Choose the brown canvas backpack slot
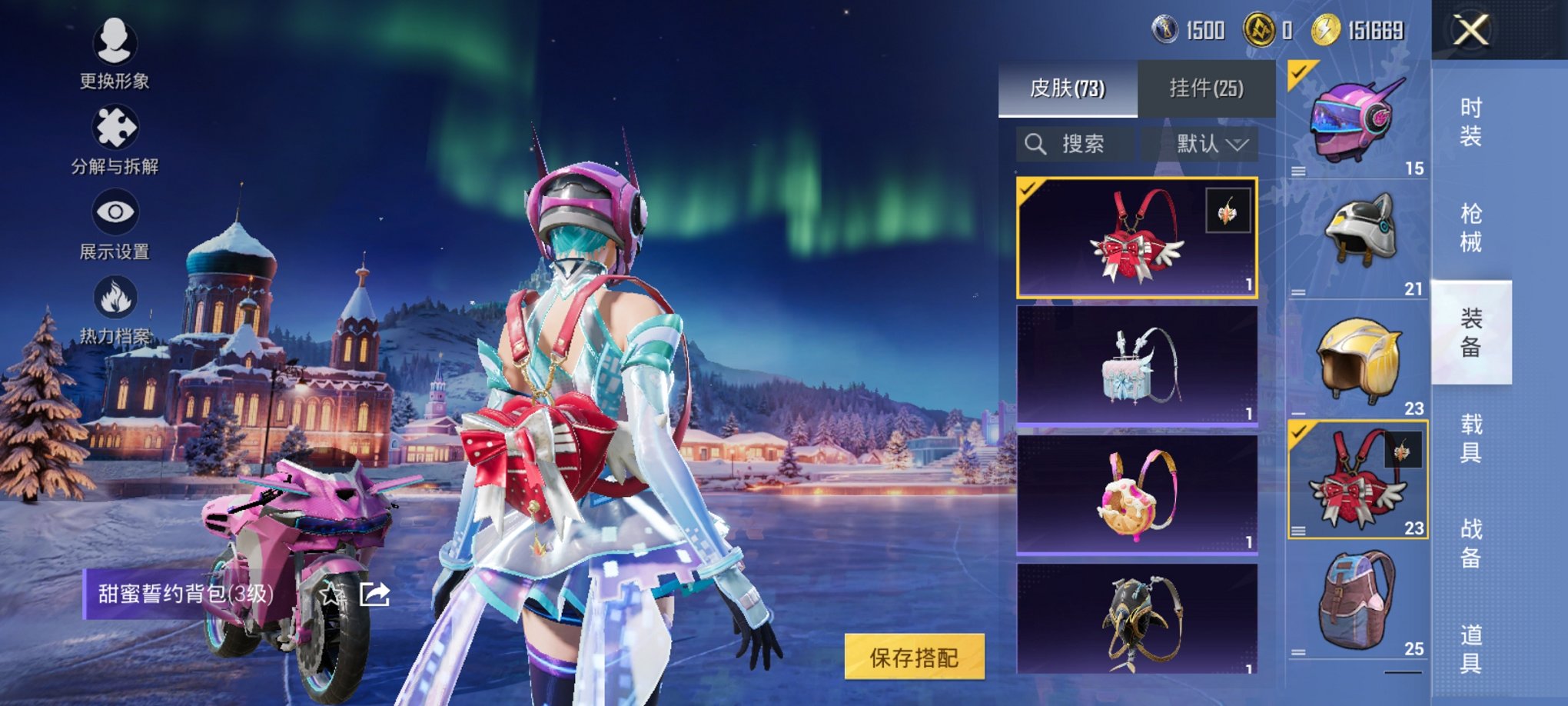This screenshot has width=1568, height=706. point(1358,600)
